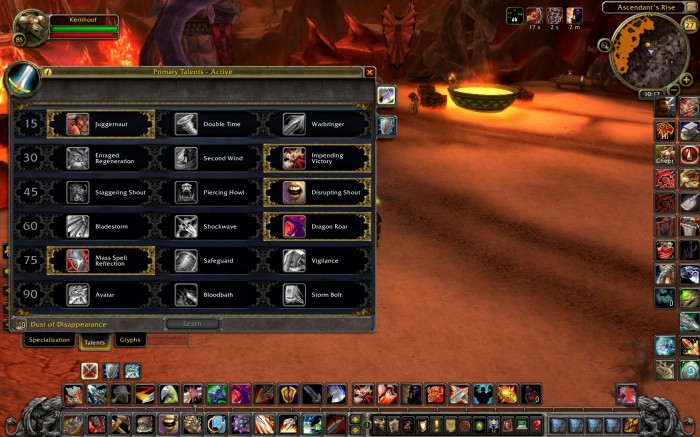Open the Glyphs tab
Viewport: 700px width, 437px height.
(130, 340)
